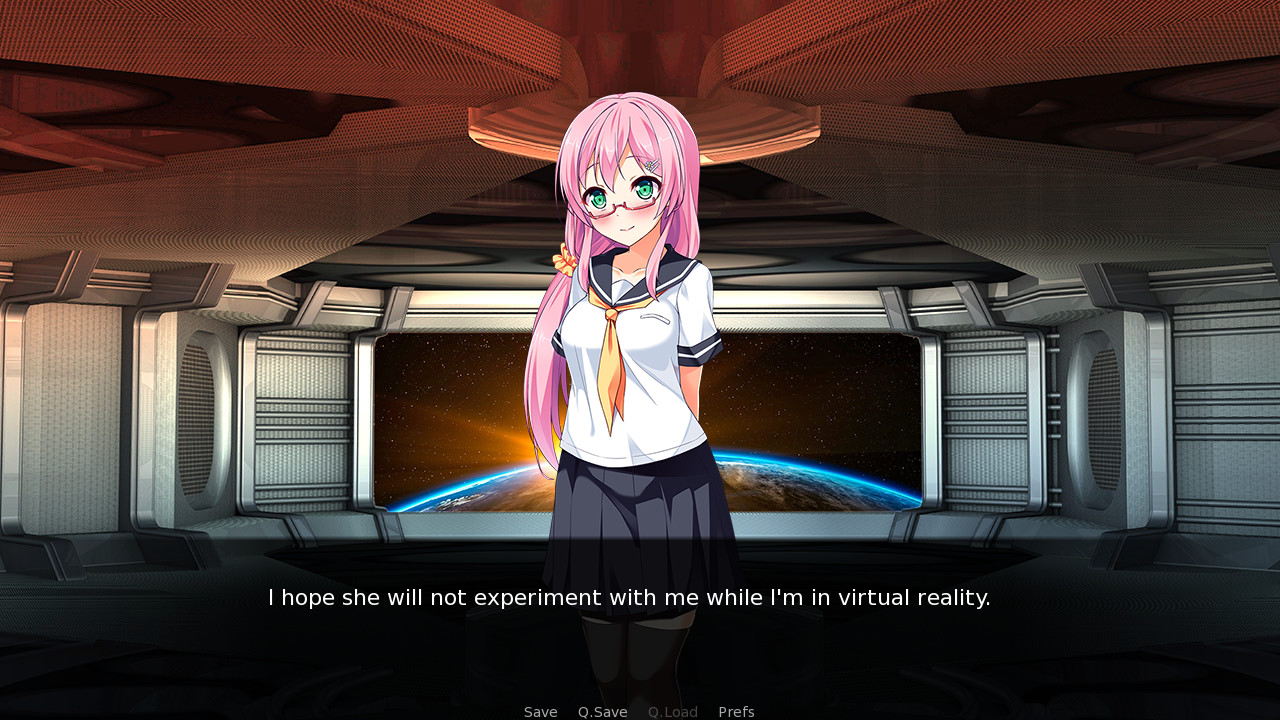Image resolution: width=1280 pixels, height=720 pixels.
Task: Open the Save screen via the Save link
Action: pos(540,711)
